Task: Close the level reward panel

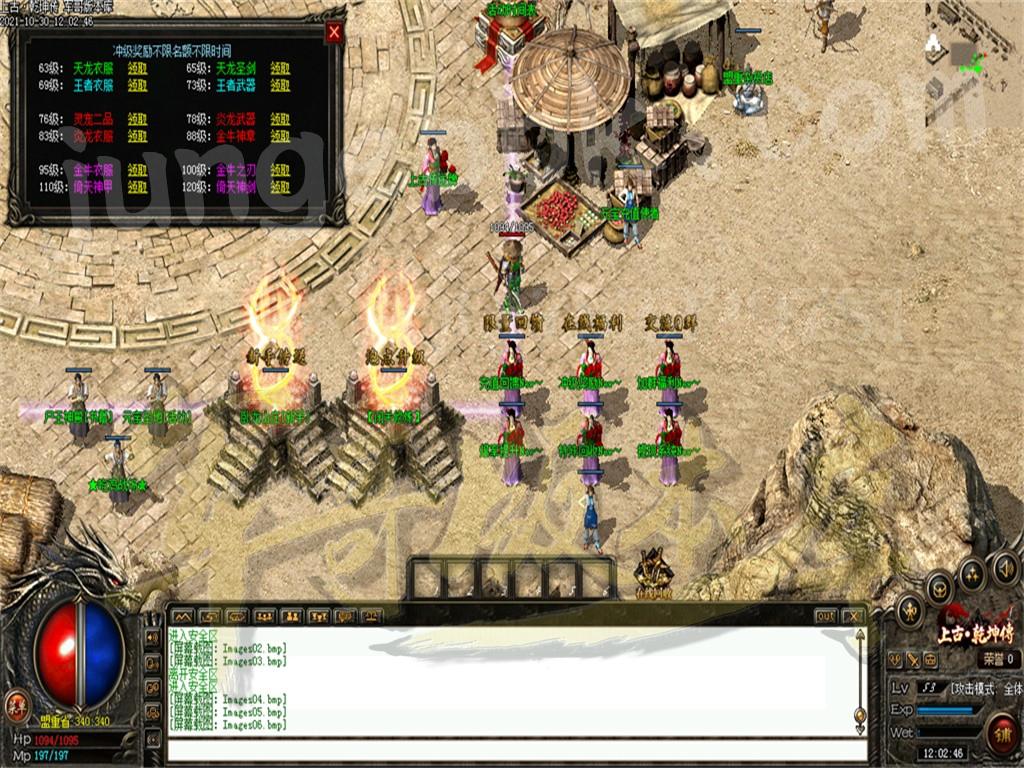Action: click(334, 33)
